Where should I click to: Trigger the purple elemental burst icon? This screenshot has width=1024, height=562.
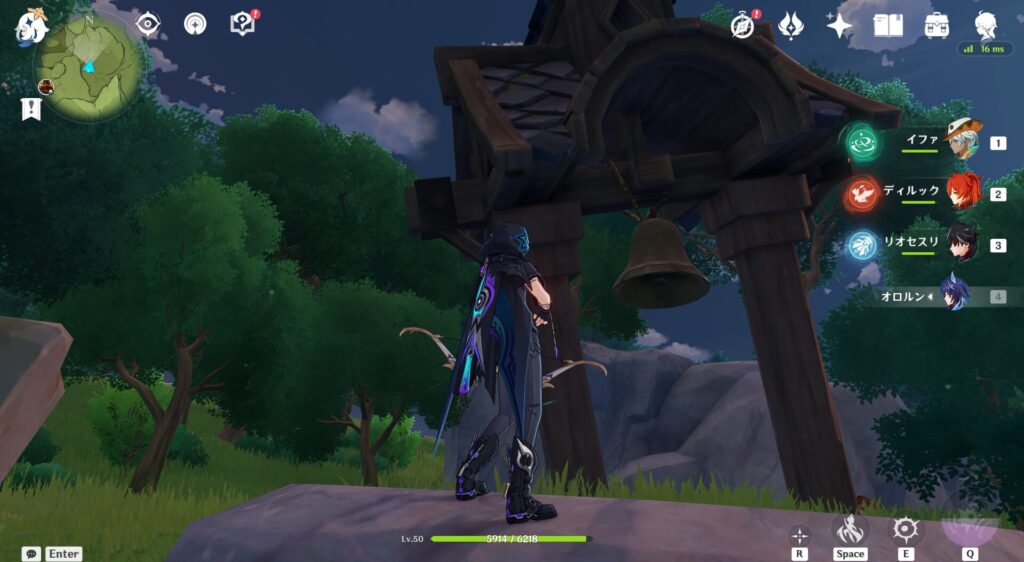coord(969,526)
